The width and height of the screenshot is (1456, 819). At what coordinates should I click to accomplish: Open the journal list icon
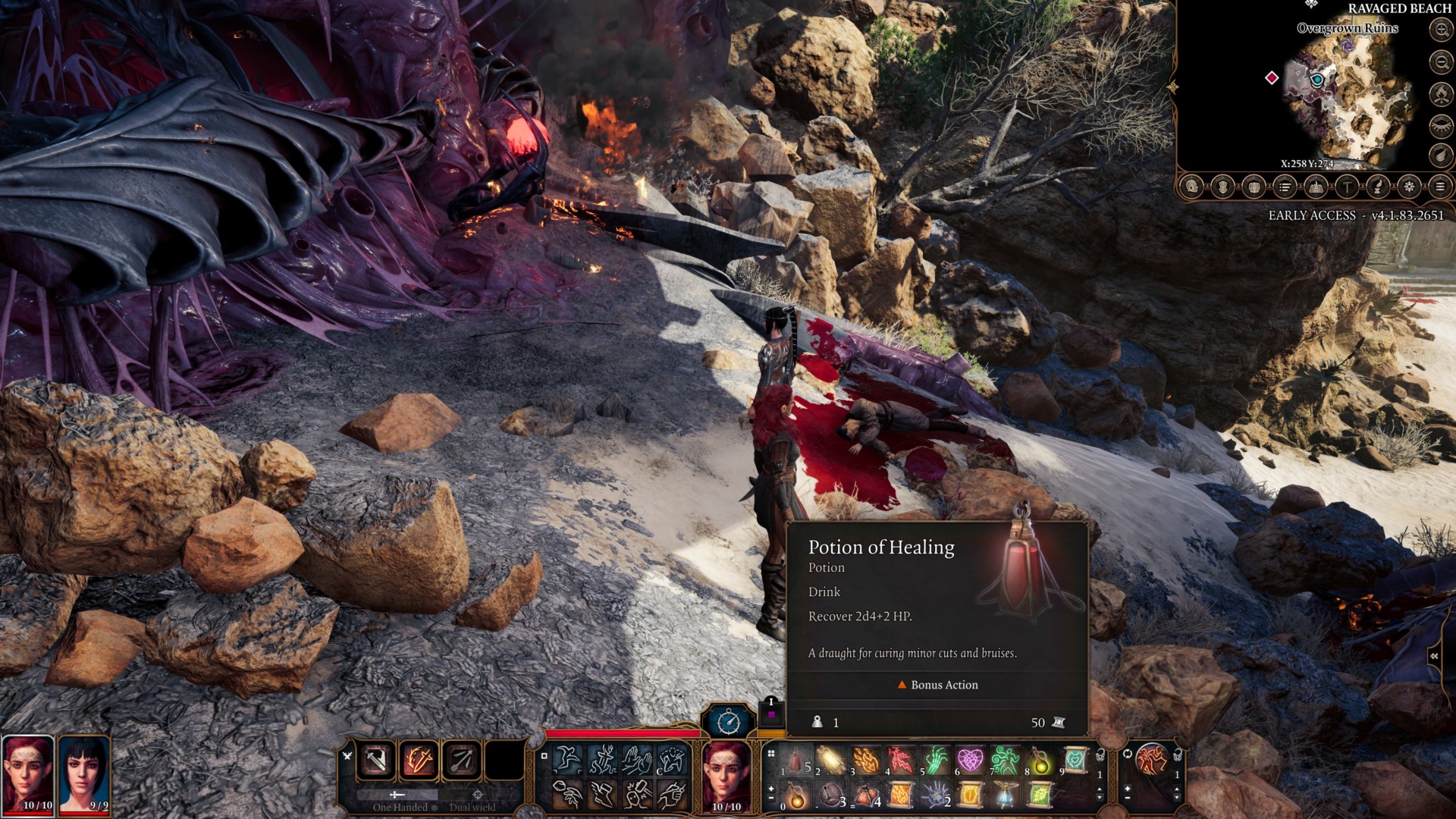pos(1285,187)
